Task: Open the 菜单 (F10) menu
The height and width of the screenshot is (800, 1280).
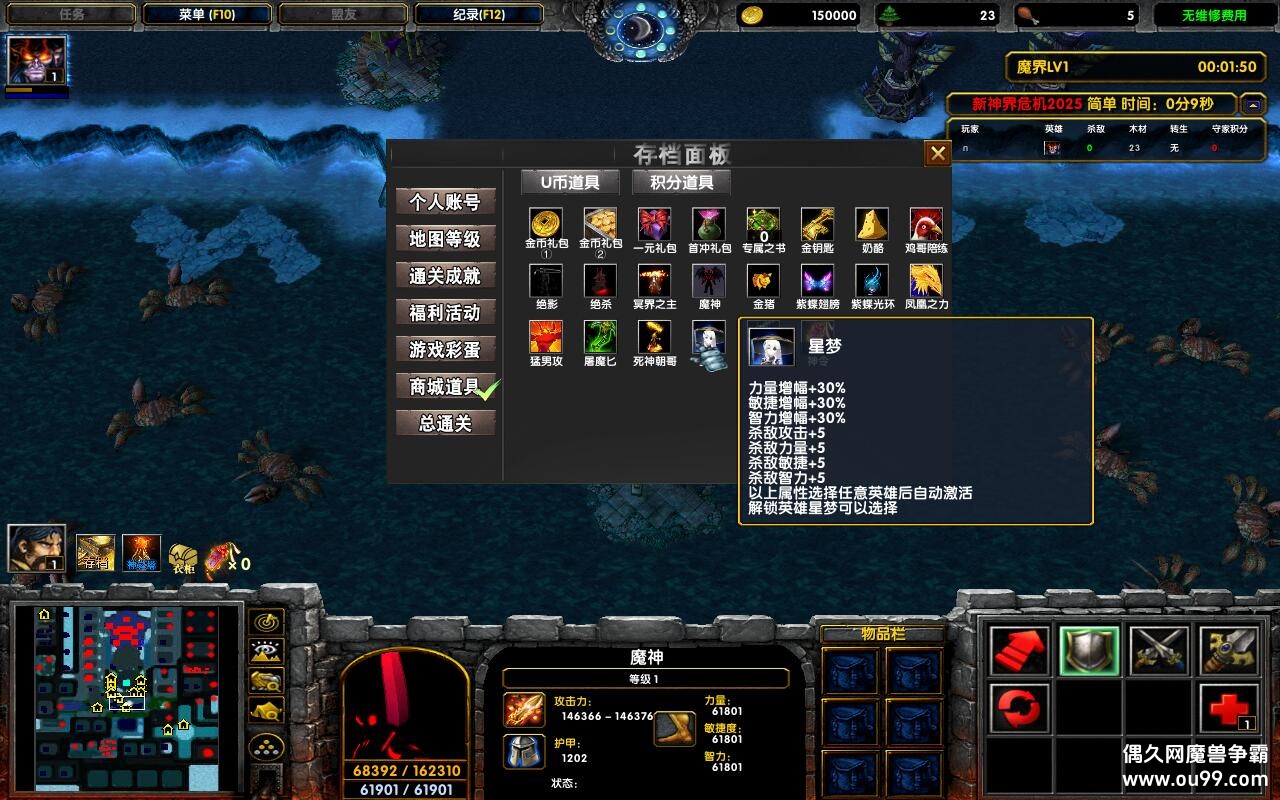Action: [x=206, y=15]
